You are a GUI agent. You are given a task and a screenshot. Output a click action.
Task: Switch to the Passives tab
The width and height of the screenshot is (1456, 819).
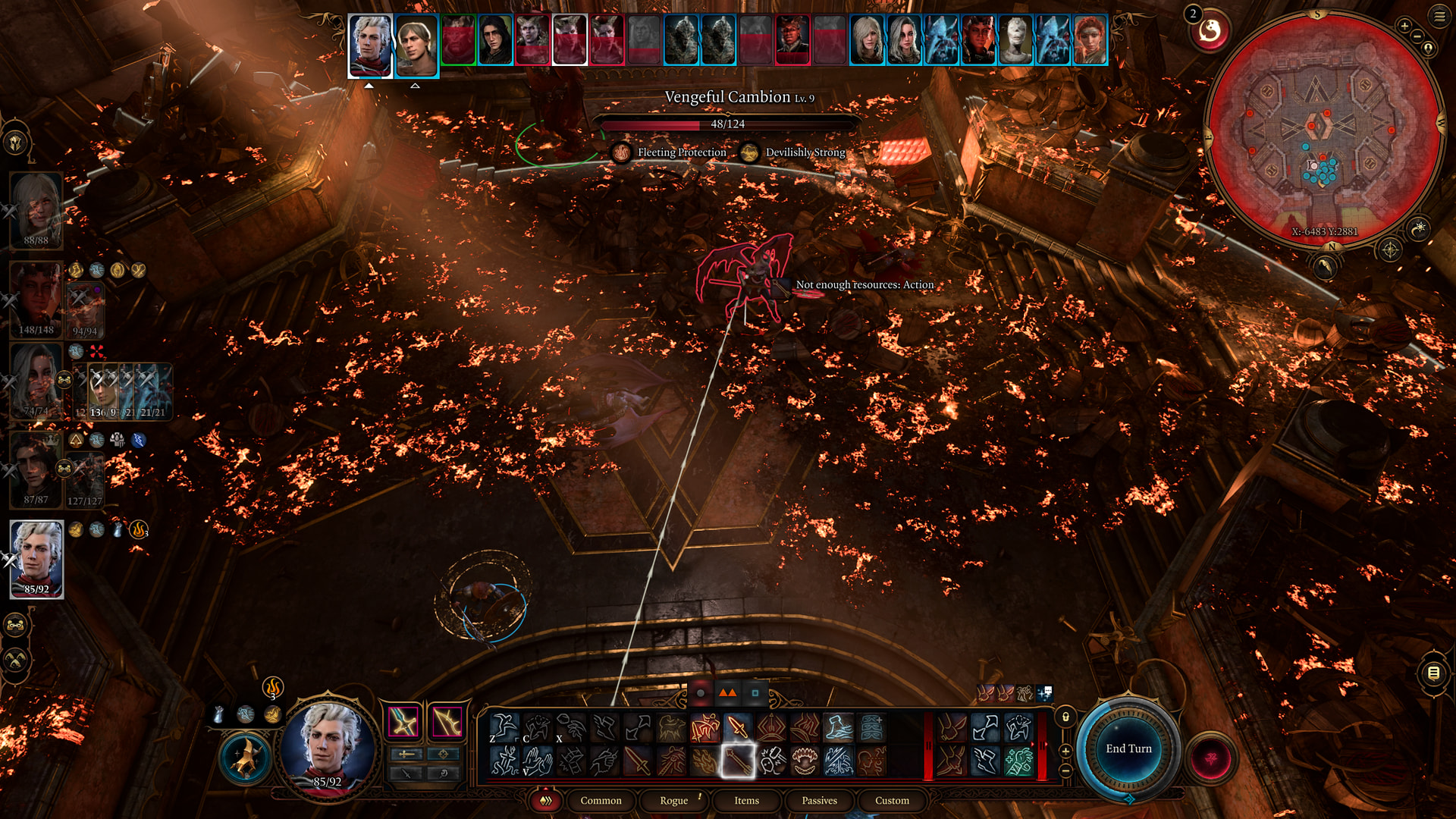(x=819, y=801)
